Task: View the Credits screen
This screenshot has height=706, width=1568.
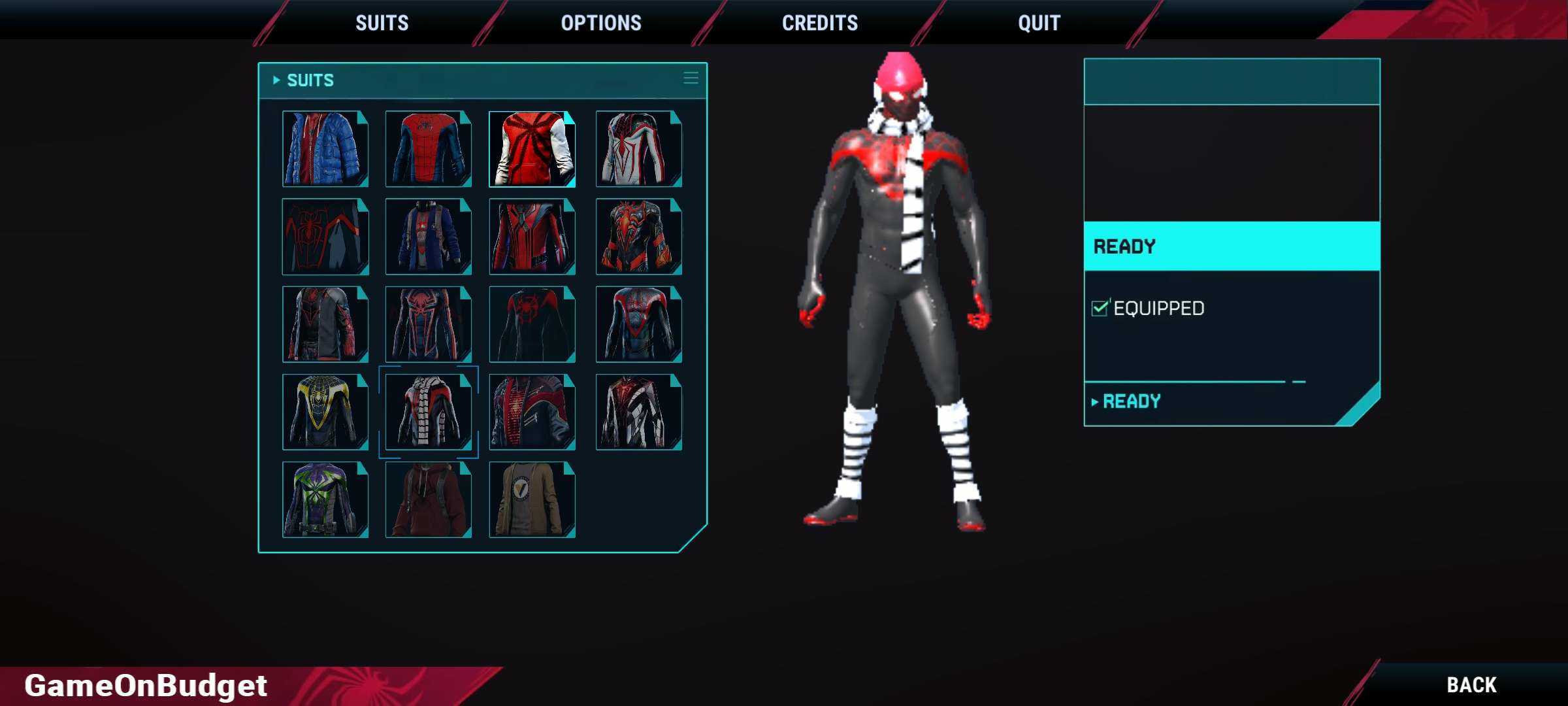Action: (820, 23)
